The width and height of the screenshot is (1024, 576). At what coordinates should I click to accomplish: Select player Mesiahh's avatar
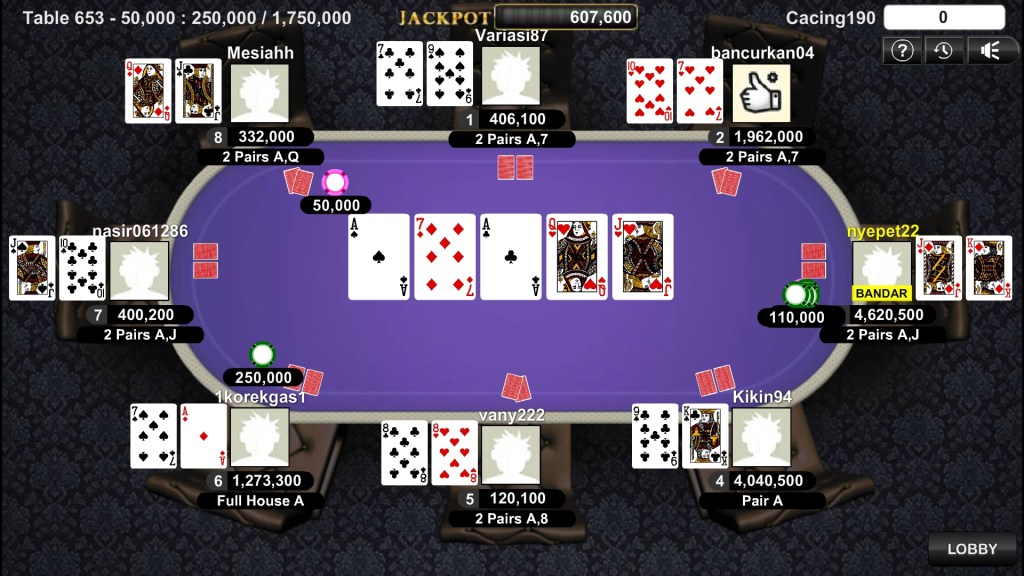click(x=260, y=93)
